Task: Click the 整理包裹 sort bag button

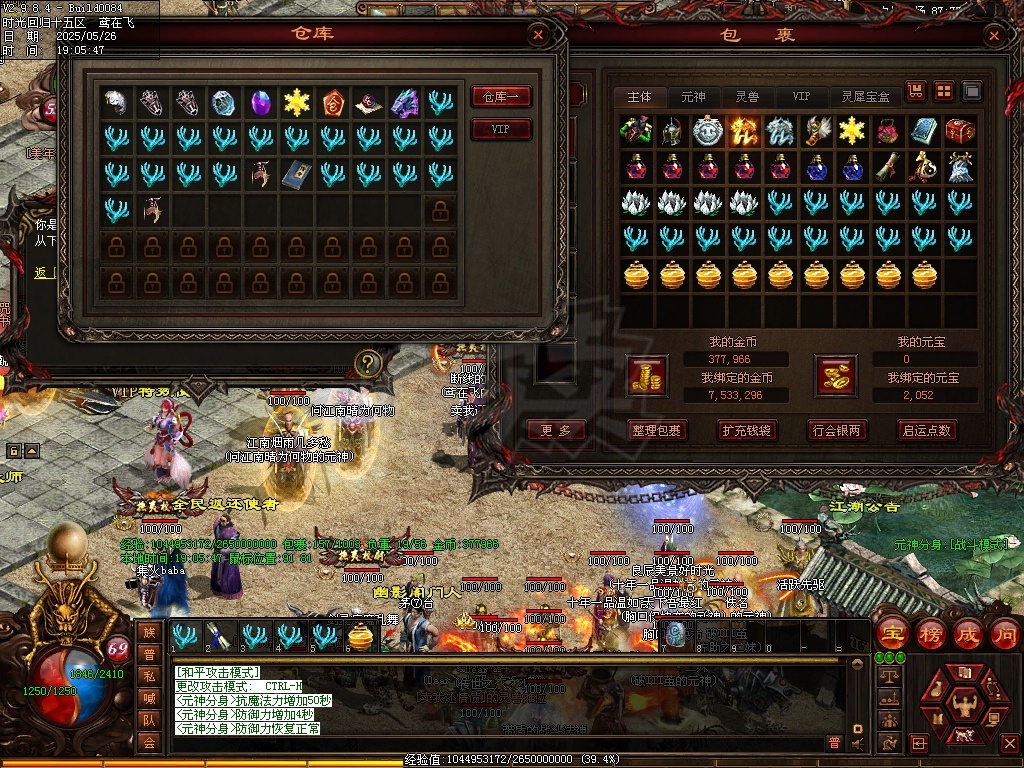Action: tap(657, 430)
